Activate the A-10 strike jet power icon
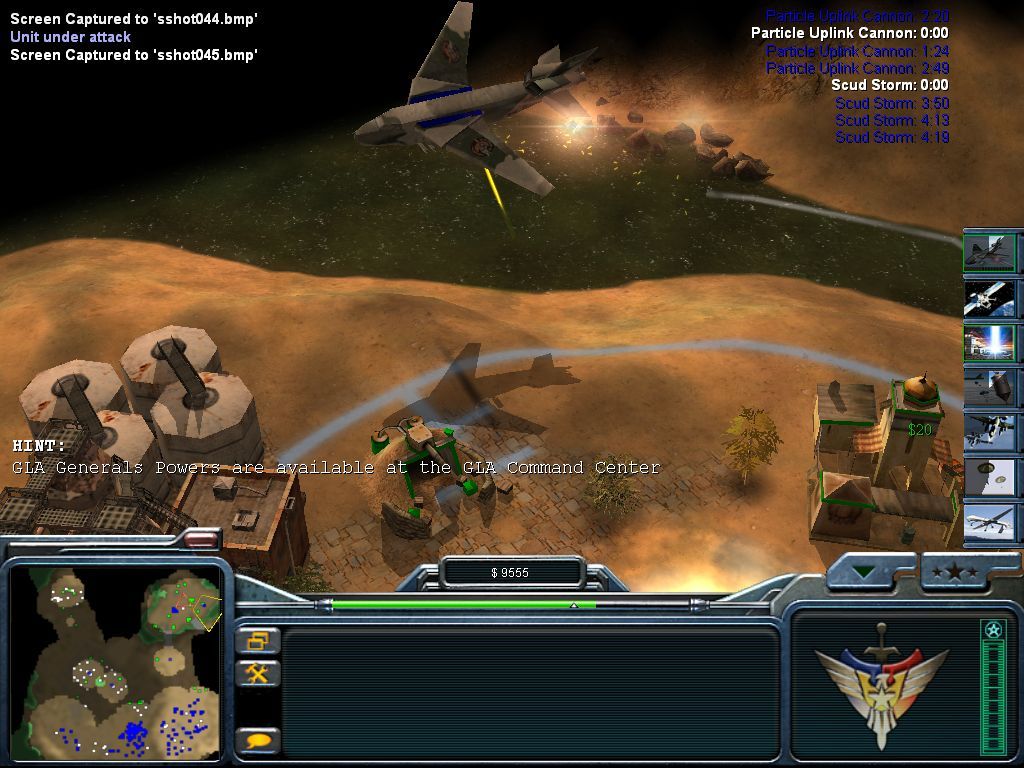 [990, 252]
